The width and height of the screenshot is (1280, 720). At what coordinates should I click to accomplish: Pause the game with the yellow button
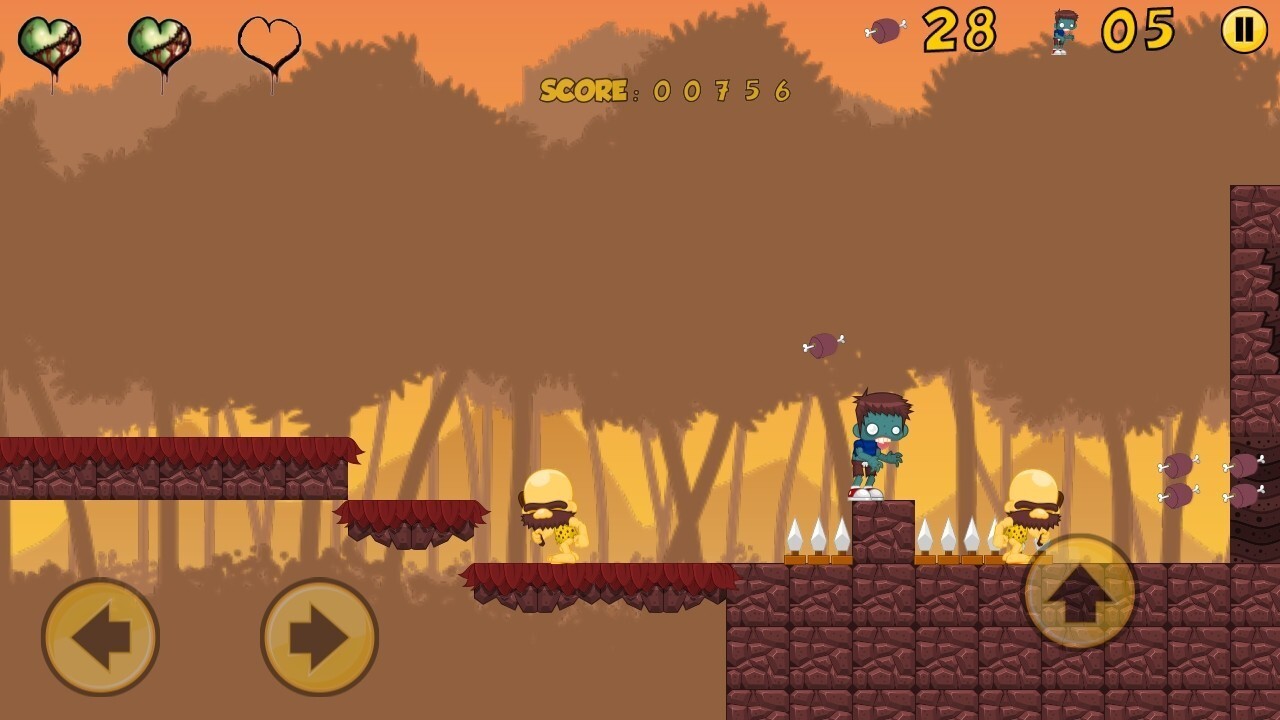tap(1244, 30)
